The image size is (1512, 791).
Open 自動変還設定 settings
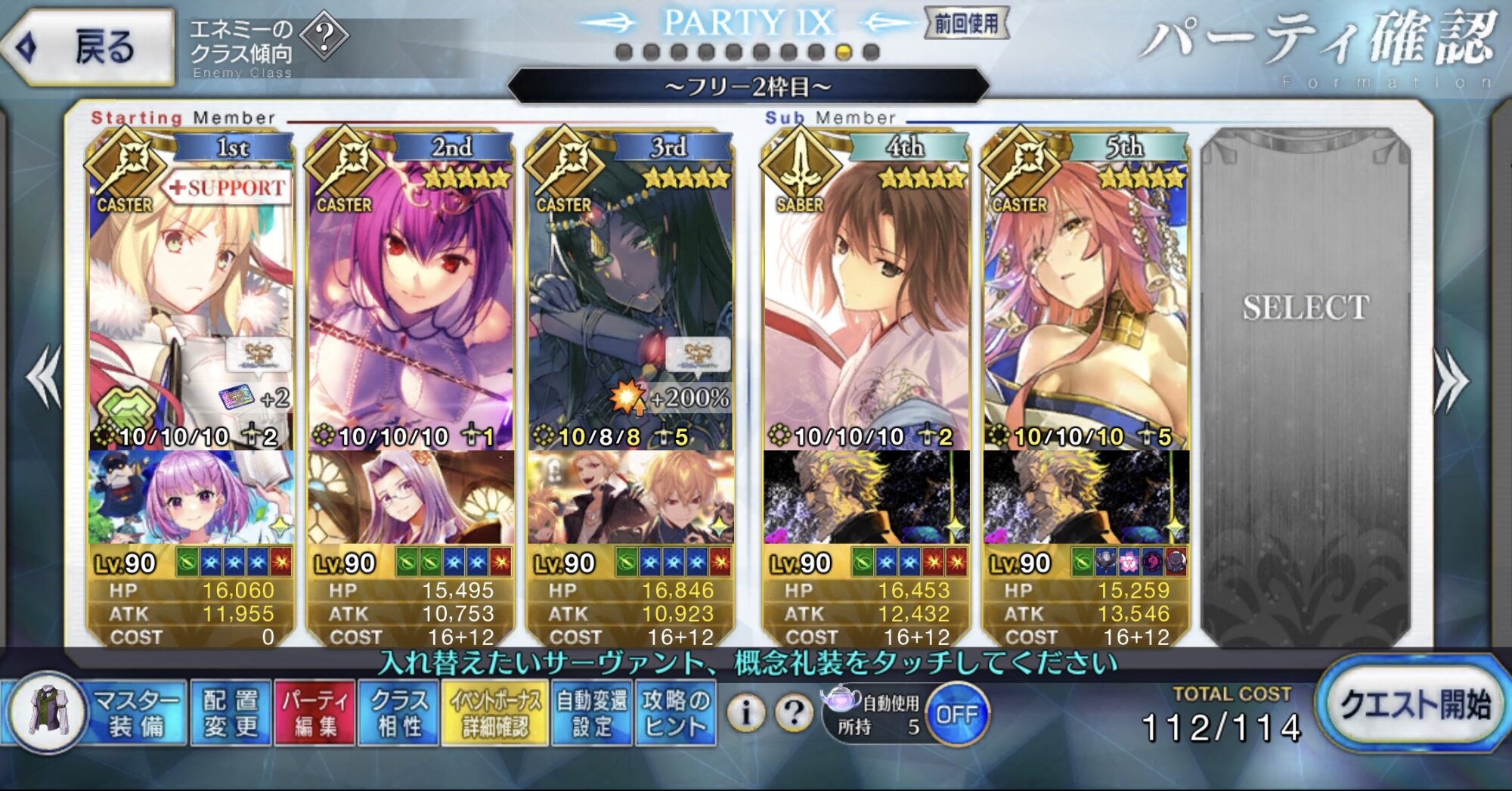click(591, 714)
